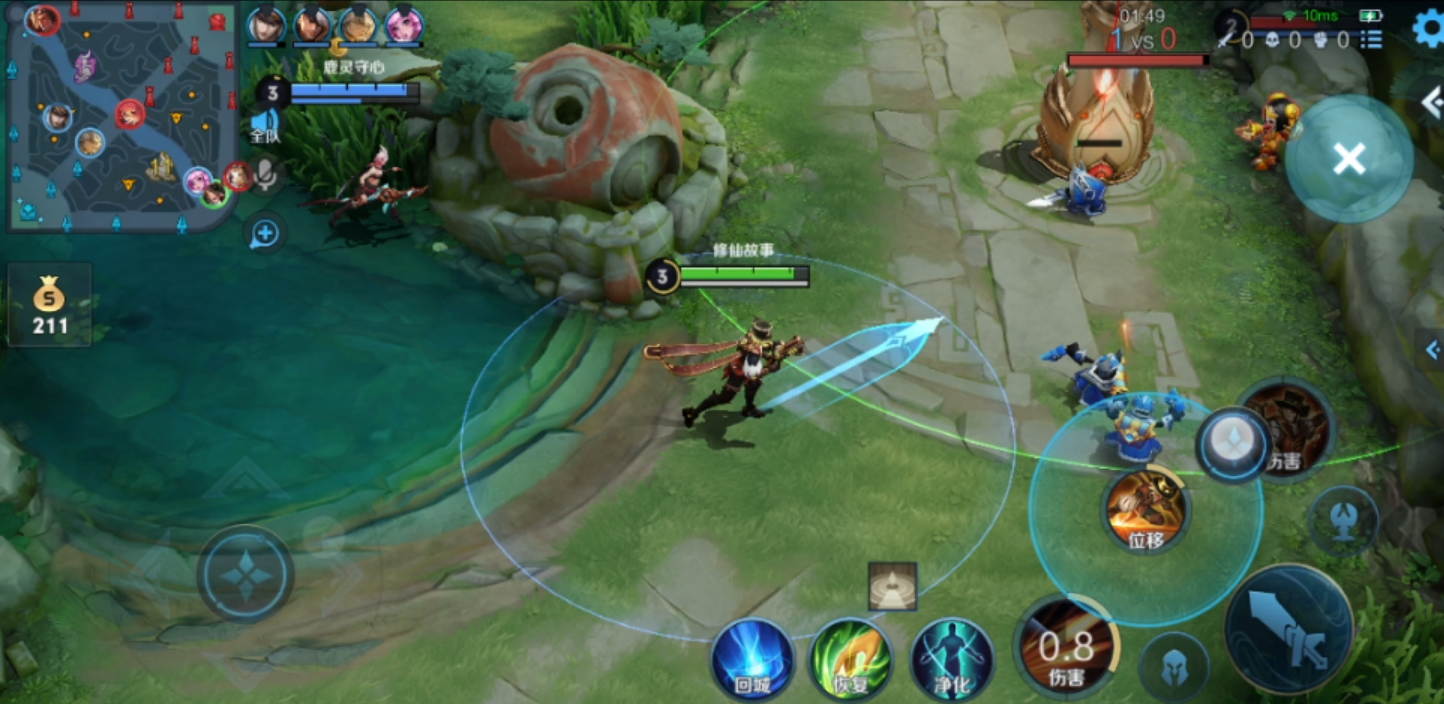Toggle the 全队 team voice speaker
The image size is (1444, 704).
[x=265, y=127]
